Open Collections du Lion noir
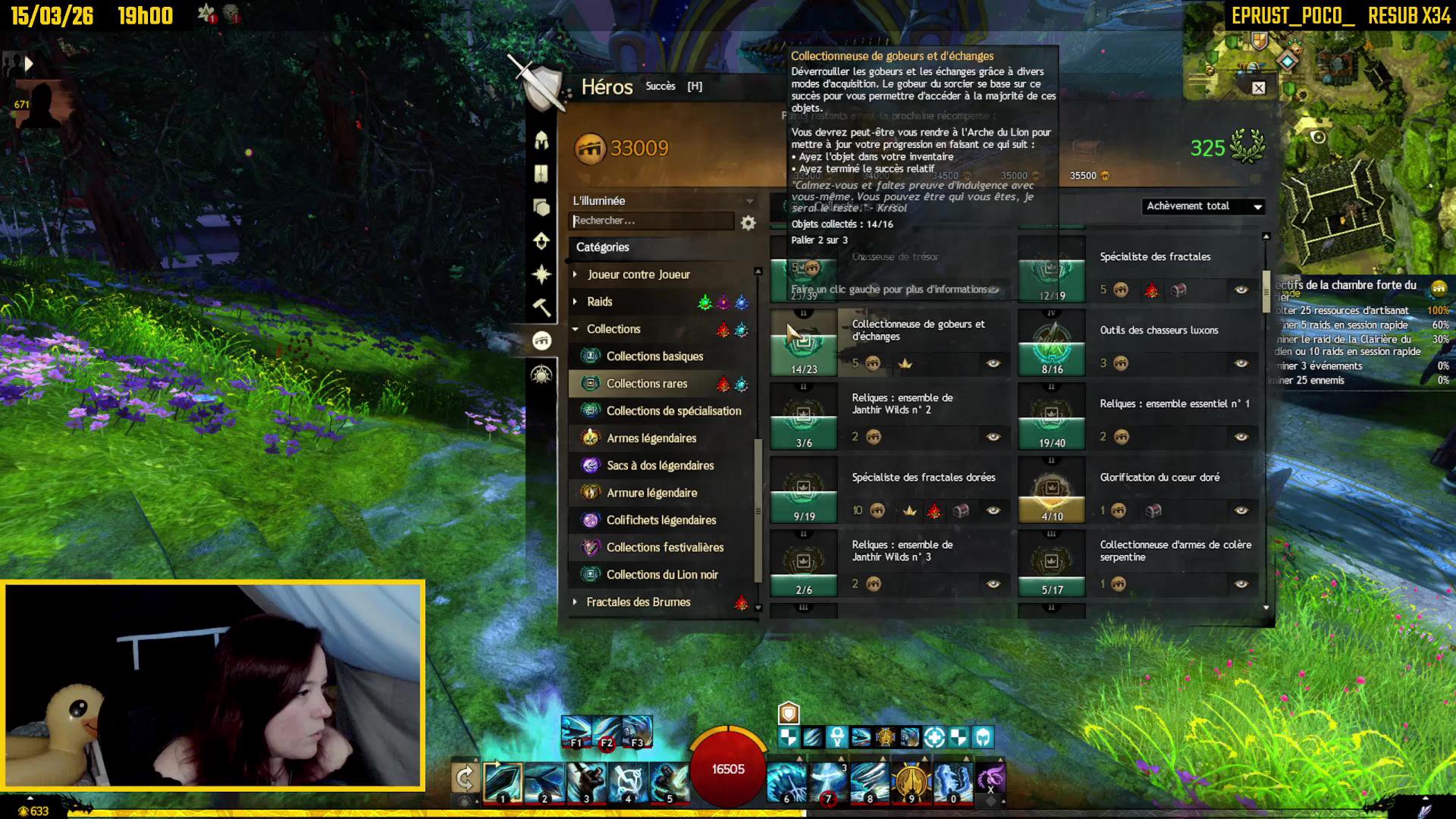Image resolution: width=1456 pixels, height=819 pixels. pyautogui.click(x=662, y=575)
